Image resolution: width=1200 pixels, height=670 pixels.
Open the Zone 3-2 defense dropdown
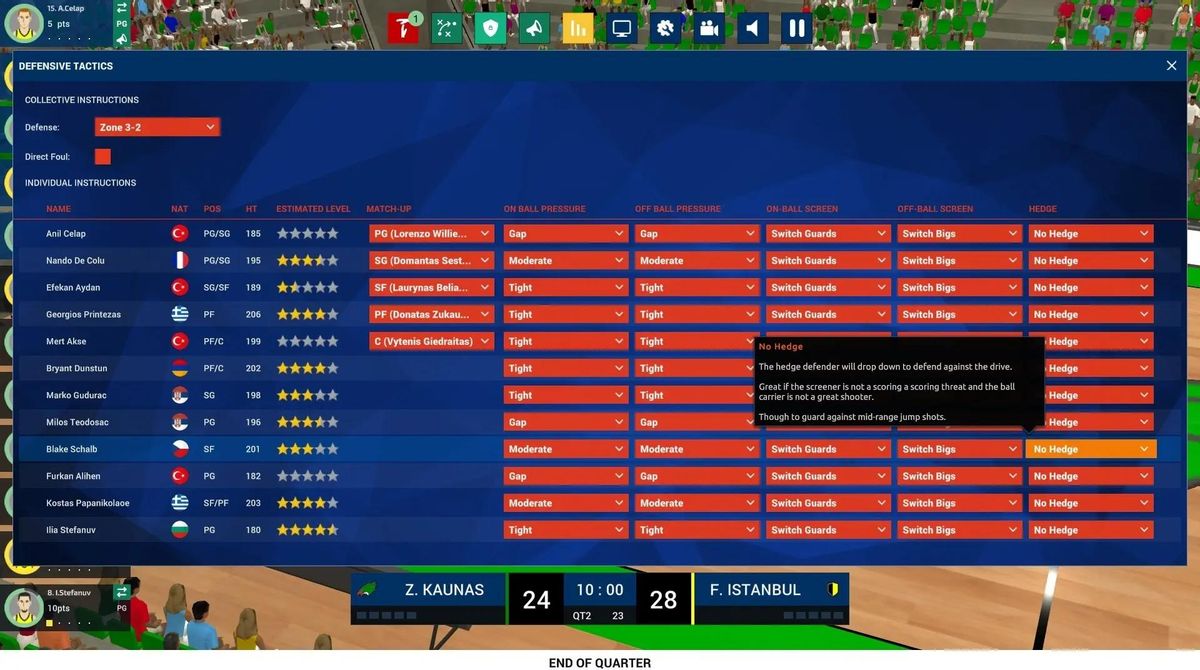coord(157,128)
